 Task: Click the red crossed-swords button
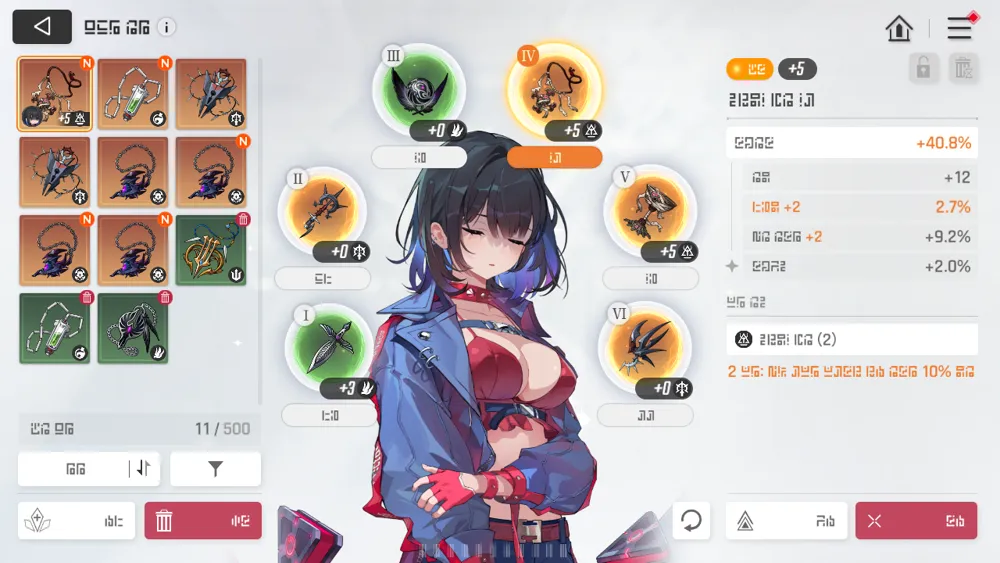click(916, 521)
